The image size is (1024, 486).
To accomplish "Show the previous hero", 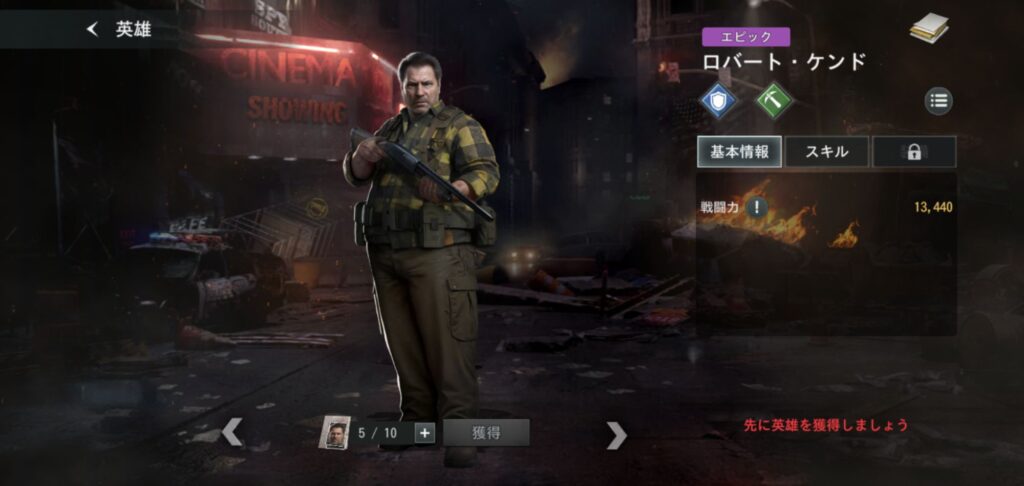I will click(x=232, y=433).
